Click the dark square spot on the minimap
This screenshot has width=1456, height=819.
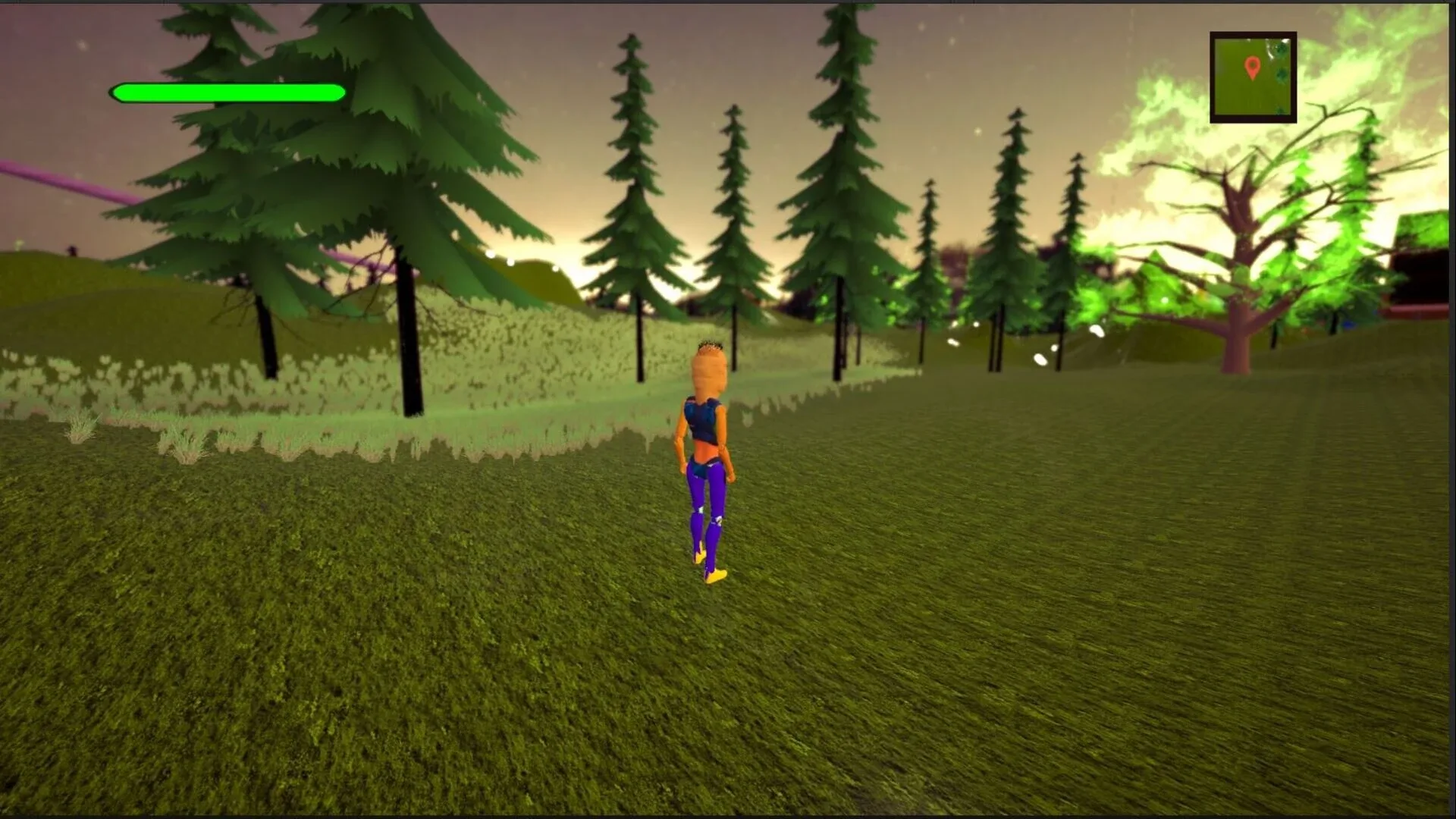(1282, 73)
